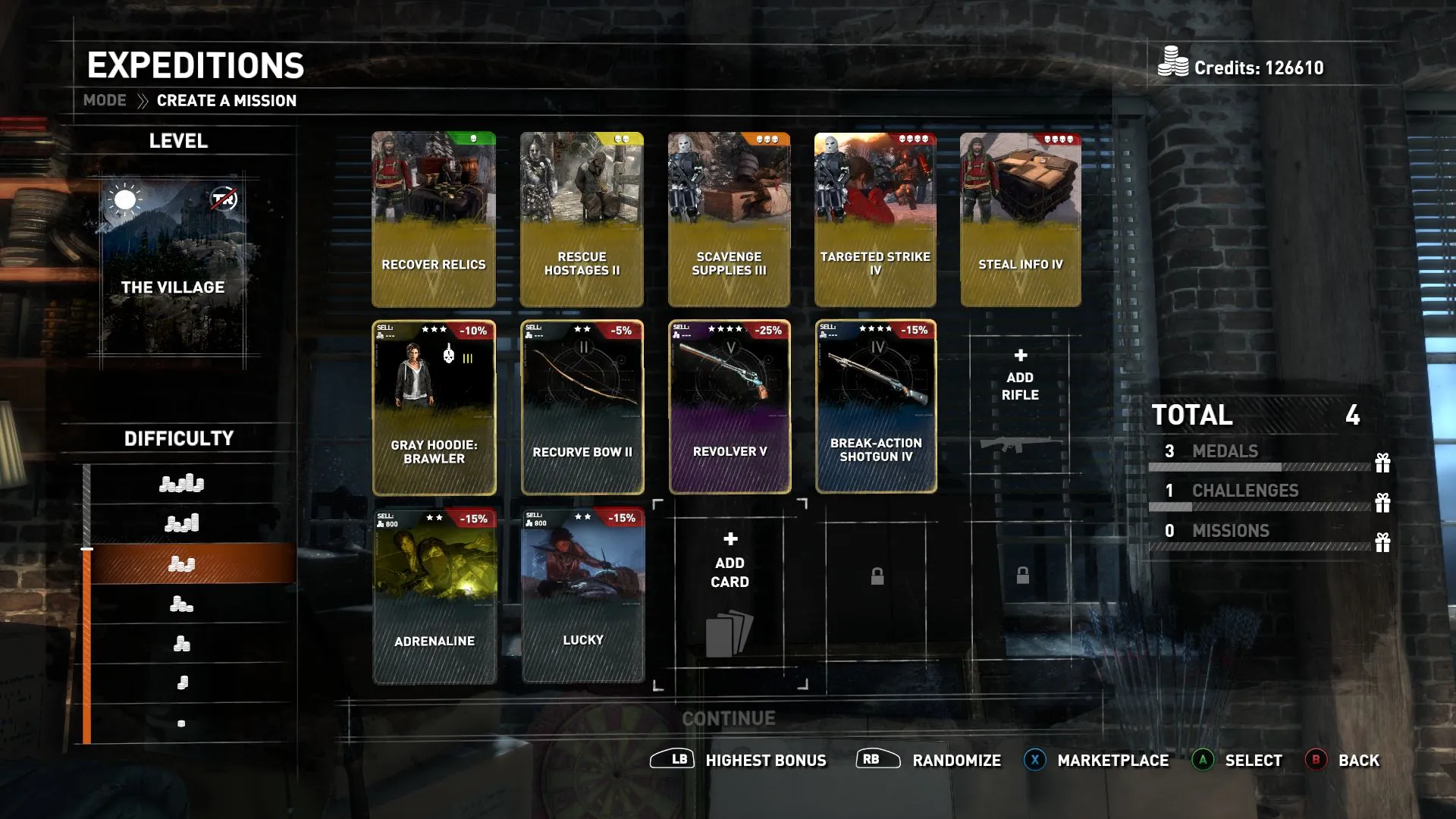The width and height of the screenshot is (1456, 819).
Task: Continue to the next step
Action: pos(728,718)
